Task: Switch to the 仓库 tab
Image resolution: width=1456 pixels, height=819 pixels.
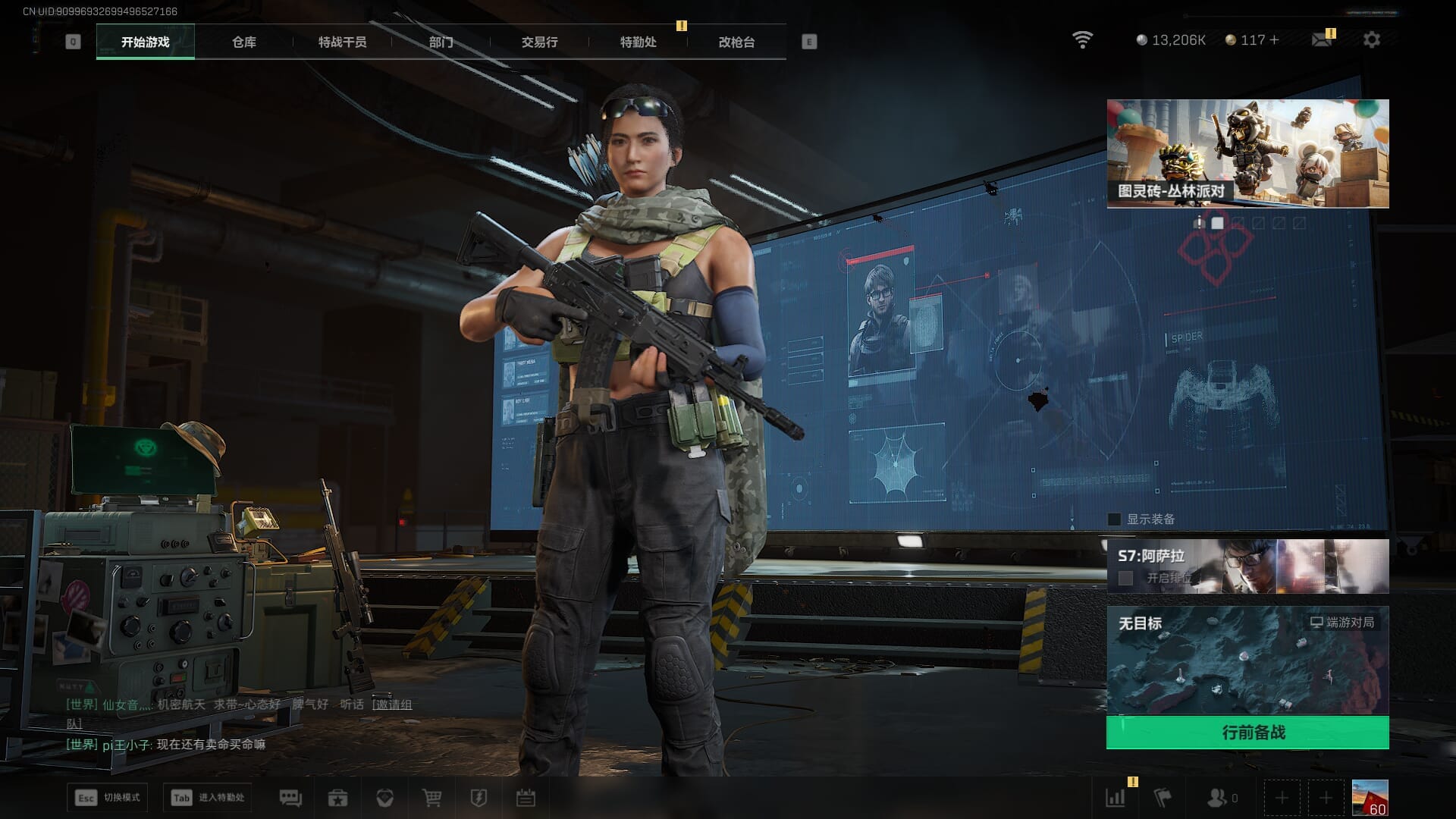Action: (x=243, y=42)
